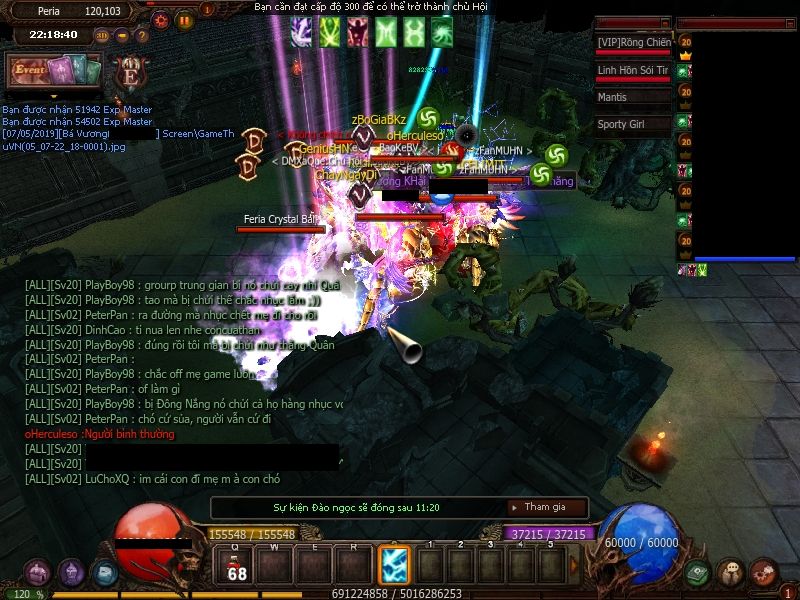Toggle the 3D view button
800x600 pixels.
(x=102, y=35)
